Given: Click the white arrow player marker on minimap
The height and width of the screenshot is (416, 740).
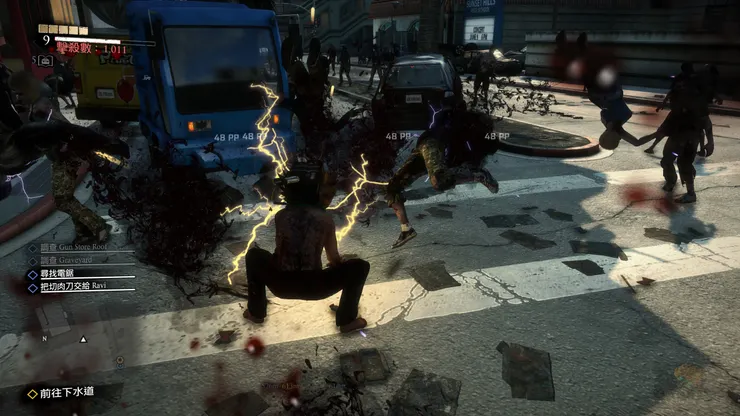Looking at the screenshot, I should [x=83, y=339].
